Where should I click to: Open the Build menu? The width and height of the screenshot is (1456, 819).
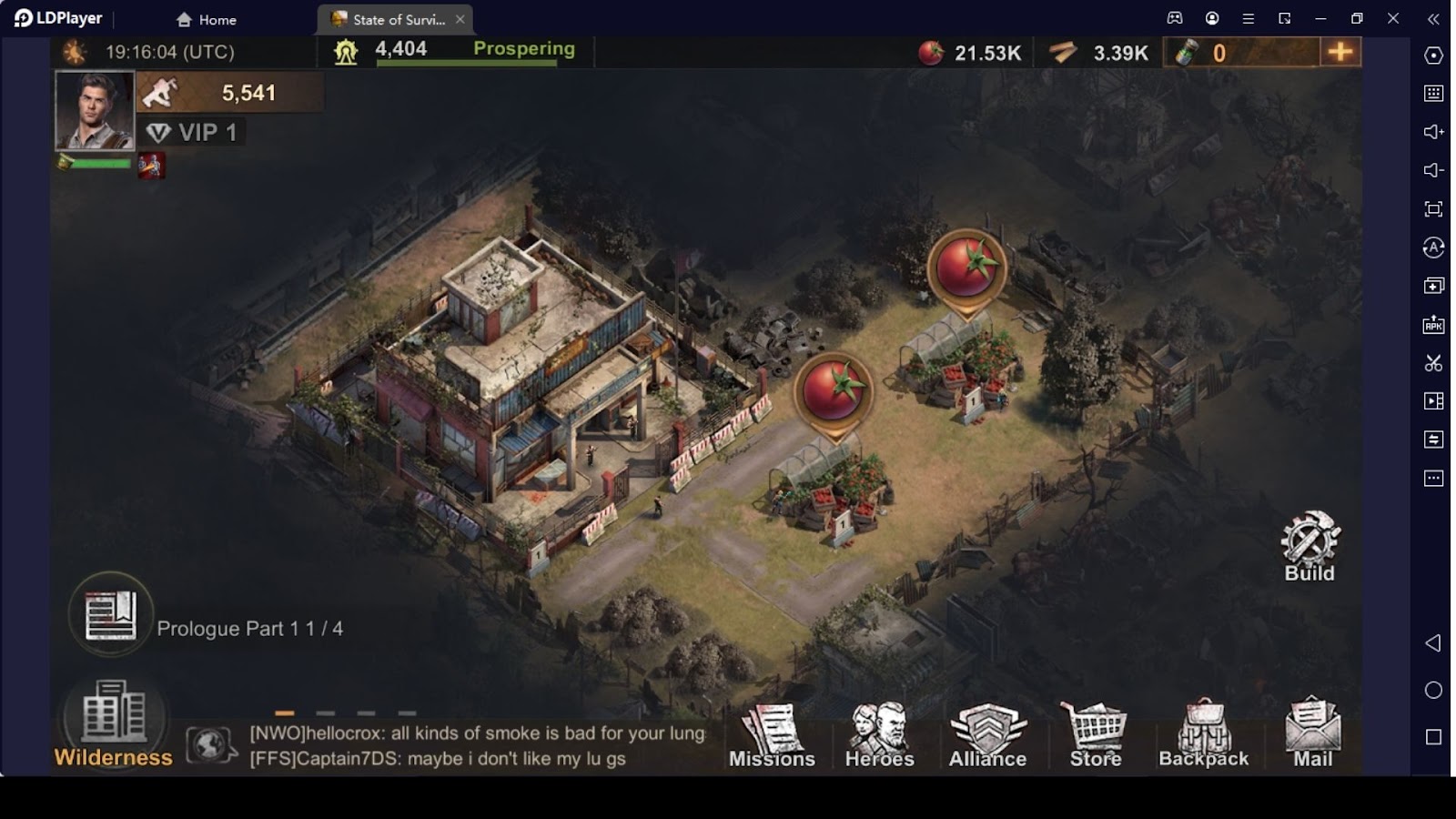click(1309, 546)
